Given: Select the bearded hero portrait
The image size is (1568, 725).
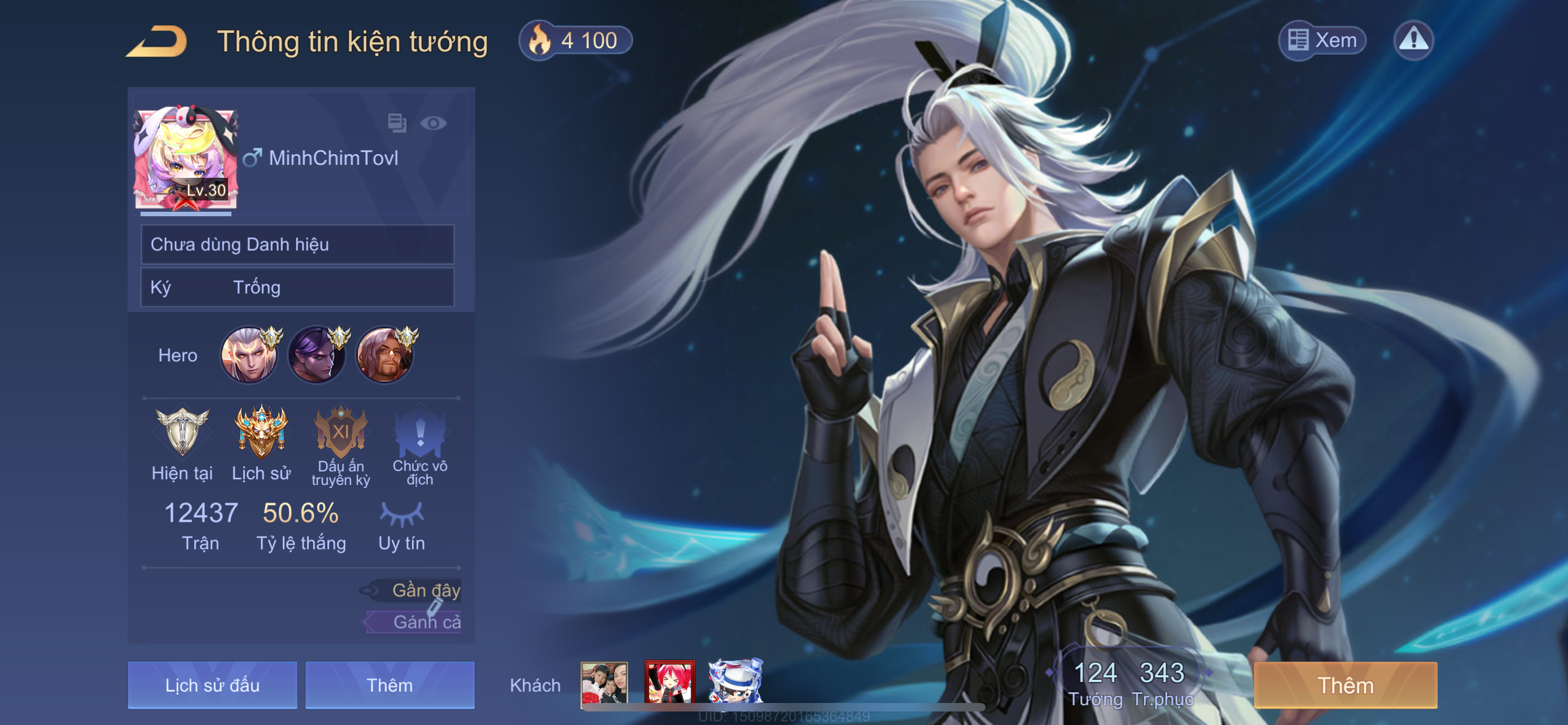Looking at the screenshot, I should [x=385, y=355].
